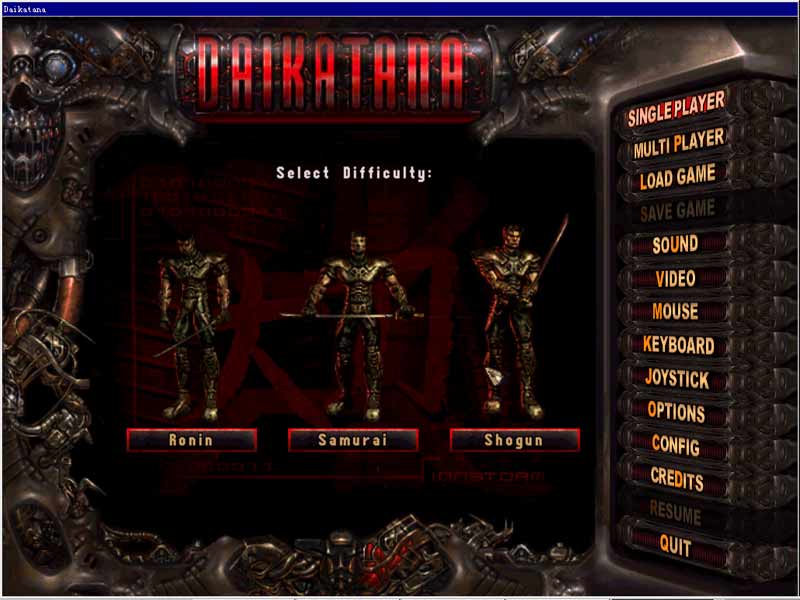The height and width of the screenshot is (600, 800).
Task: Open the Single Player menu
Action: pyautogui.click(x=676, y=113)
